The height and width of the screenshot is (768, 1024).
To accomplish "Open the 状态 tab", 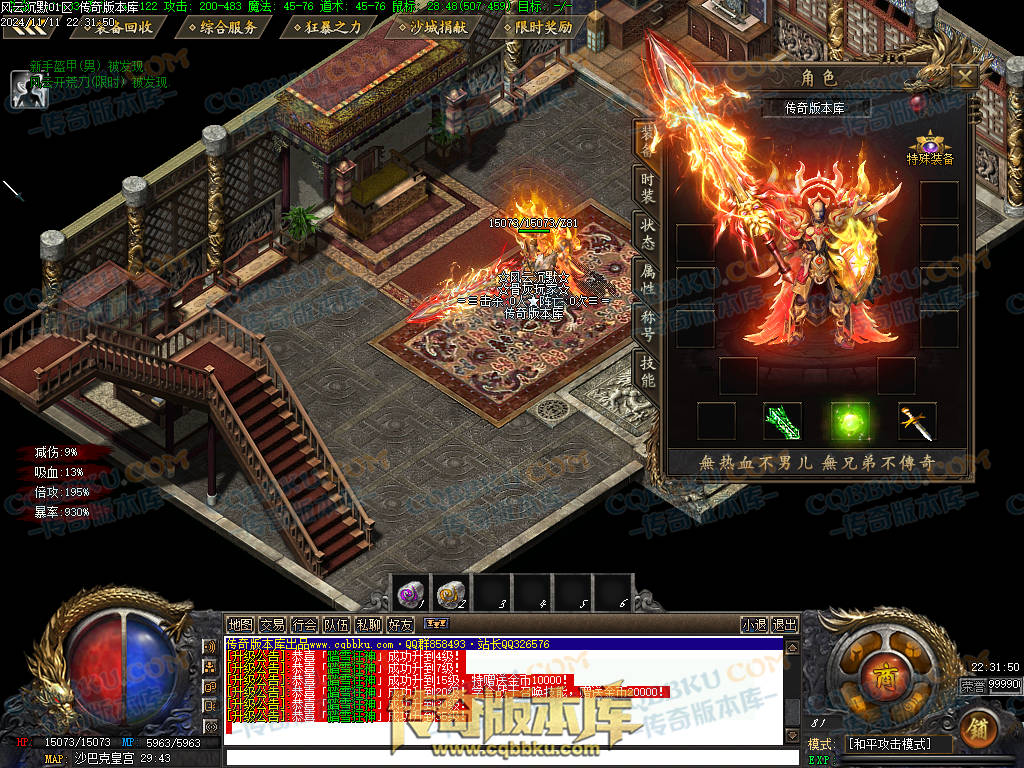I will click(x=648, y=232).
